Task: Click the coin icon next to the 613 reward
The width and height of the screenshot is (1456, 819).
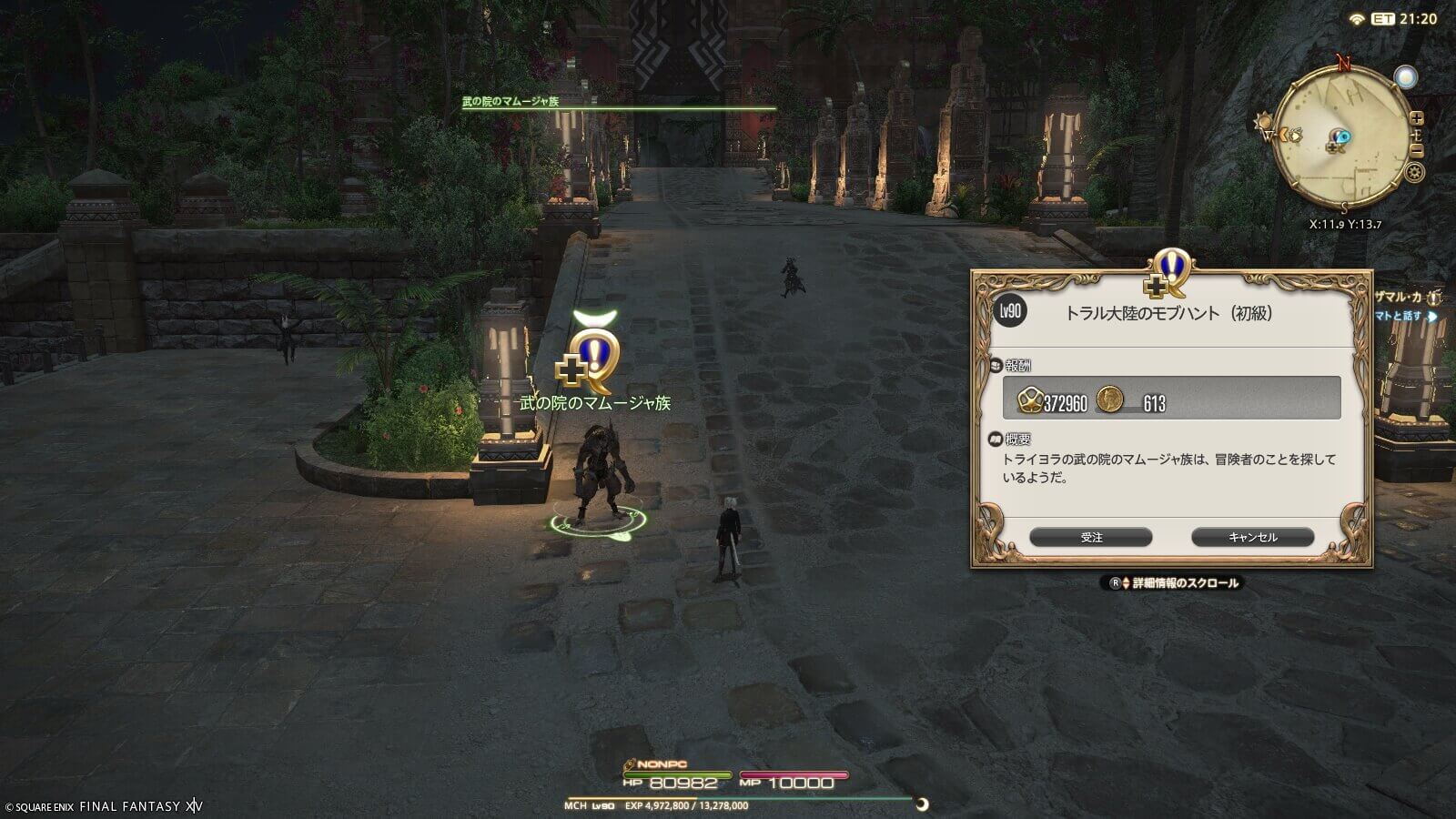Action: pos(1109,399)
